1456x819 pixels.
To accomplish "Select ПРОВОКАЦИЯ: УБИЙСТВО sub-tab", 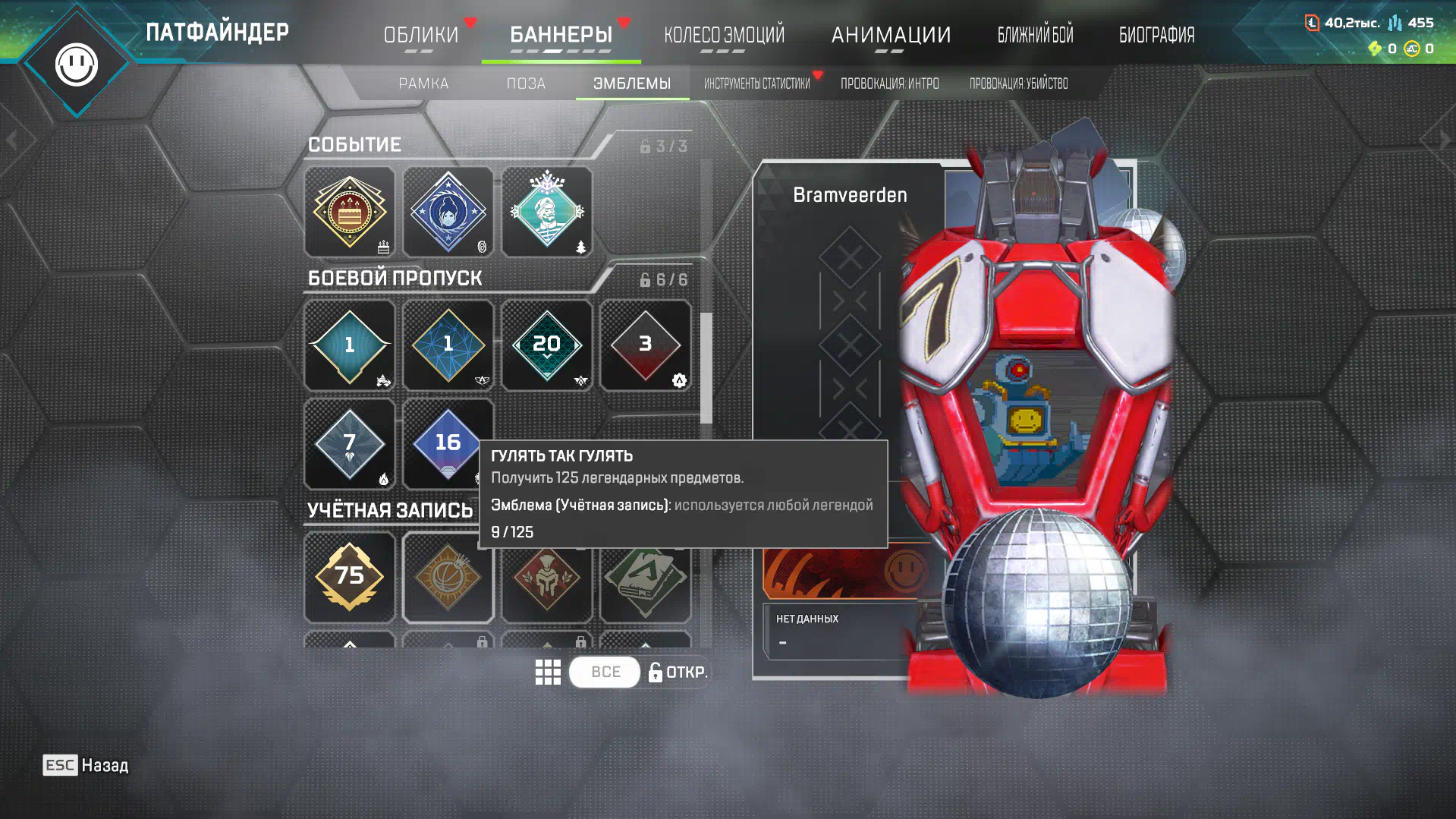I will pyautogui.click(x=1018, y=83).
